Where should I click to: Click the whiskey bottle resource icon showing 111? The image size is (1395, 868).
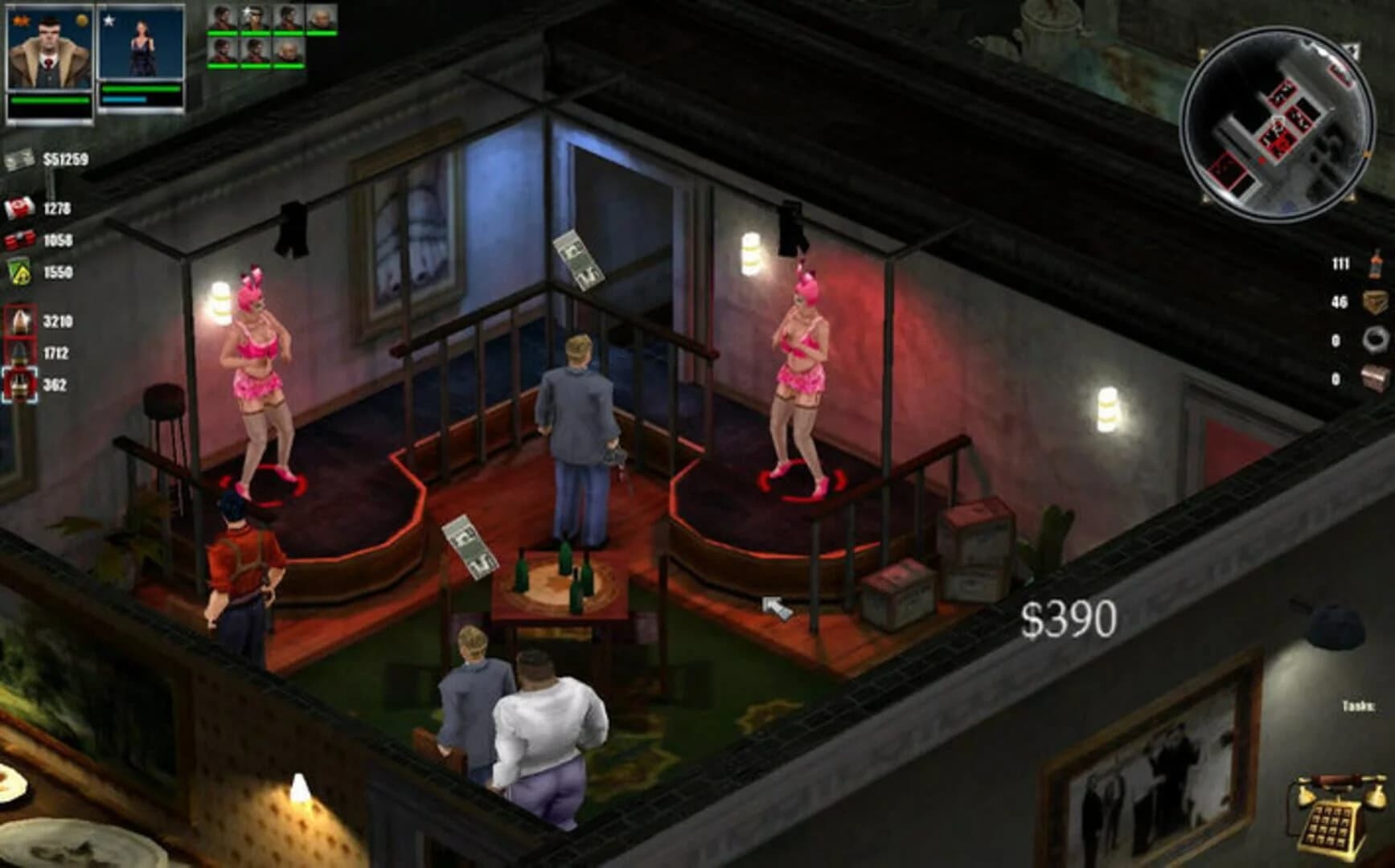[1376, 264]
